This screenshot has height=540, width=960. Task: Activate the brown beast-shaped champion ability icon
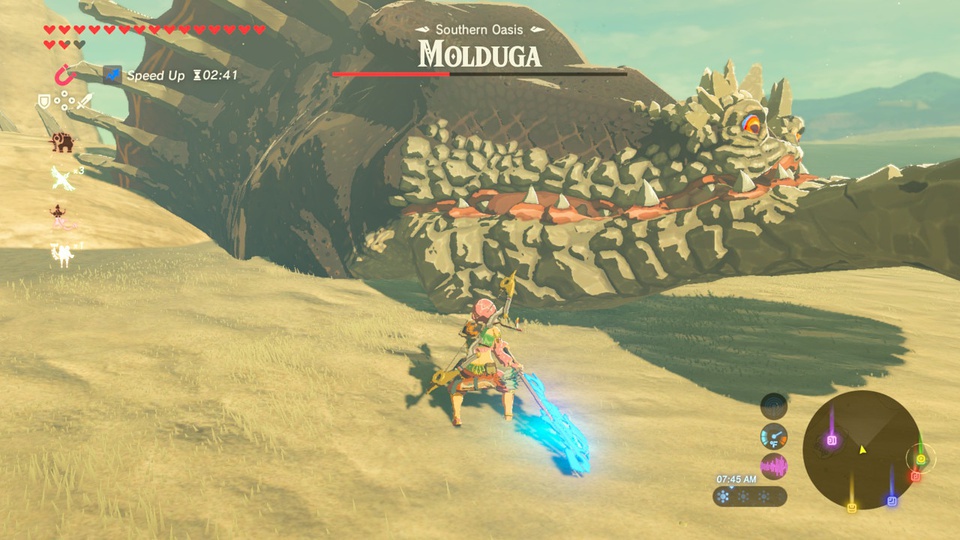point(63,142)
